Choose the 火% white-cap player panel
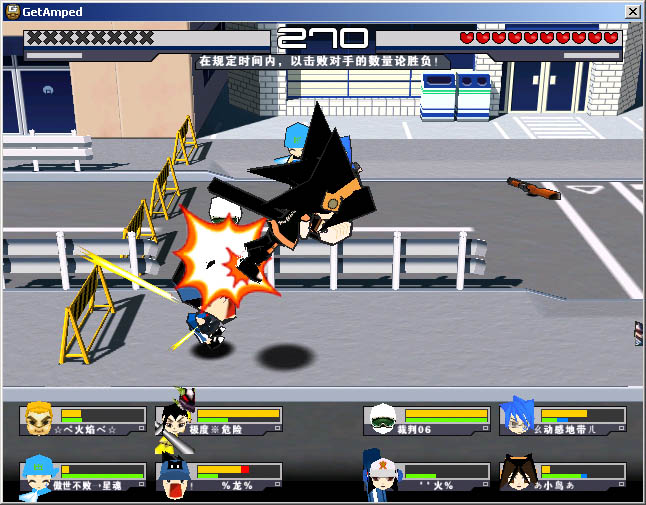Viewport: 646px width, 505px height. (427, 477)
